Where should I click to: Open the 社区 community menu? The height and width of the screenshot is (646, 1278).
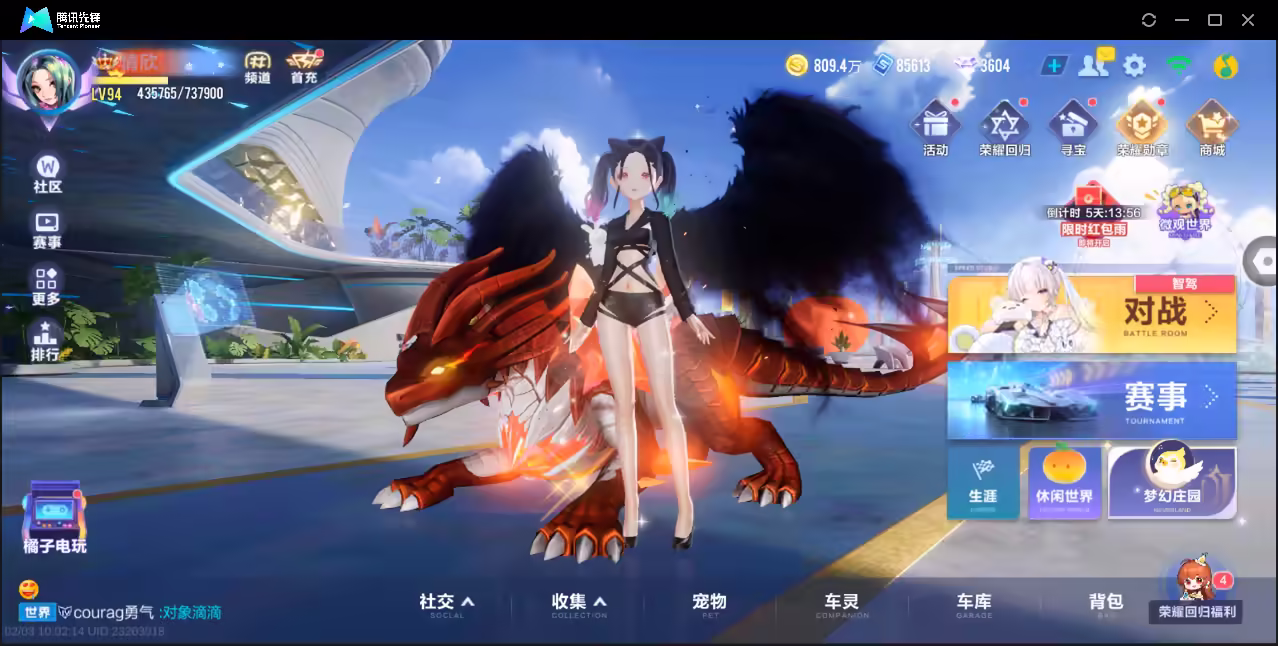point(47,173)
